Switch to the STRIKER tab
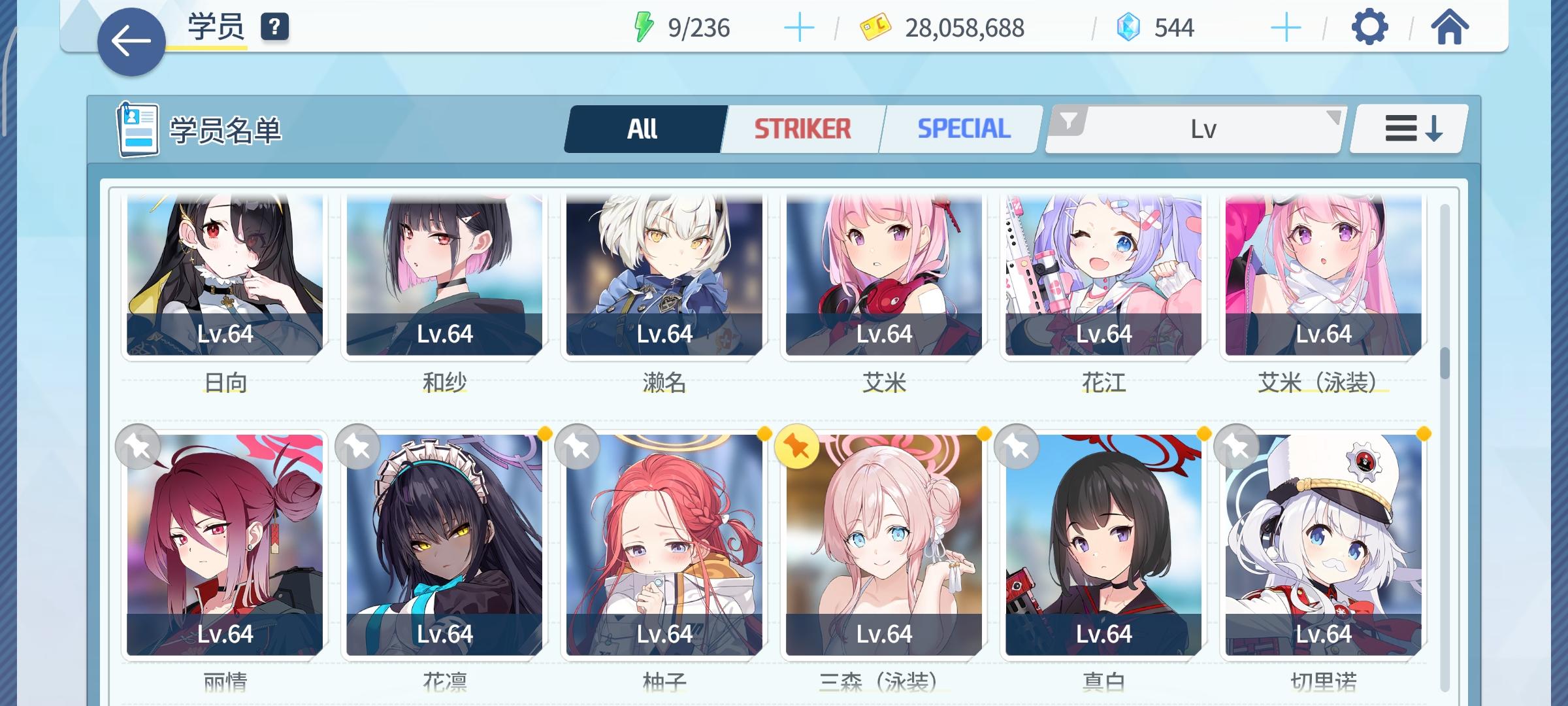This screenshot has height=706, width=1568. [802, 127]
